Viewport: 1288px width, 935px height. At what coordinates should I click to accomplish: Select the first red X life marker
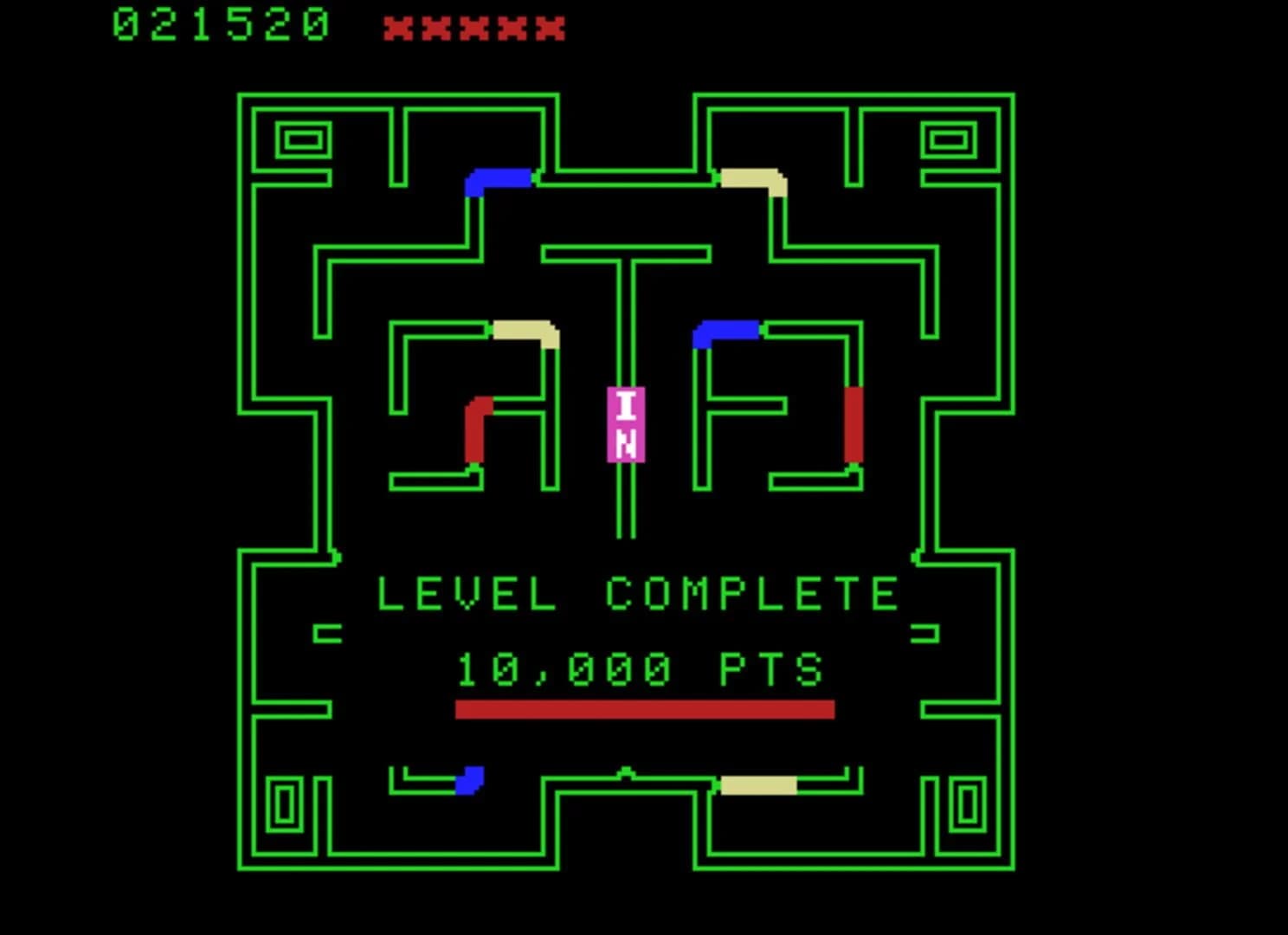pyautogui.click(x=400, y=27)
